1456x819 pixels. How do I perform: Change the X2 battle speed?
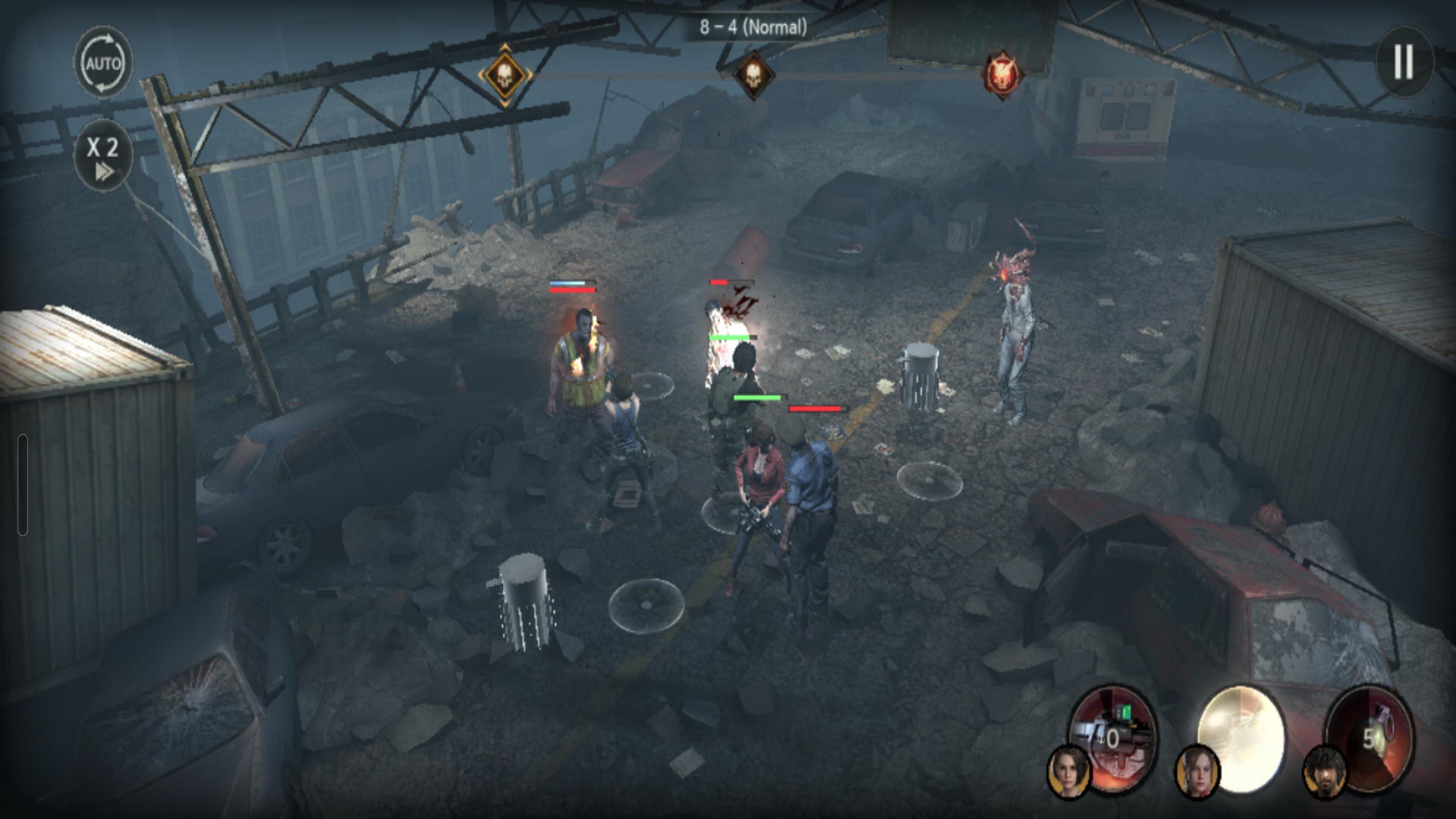pyautogui.click(x=103, y=155)
